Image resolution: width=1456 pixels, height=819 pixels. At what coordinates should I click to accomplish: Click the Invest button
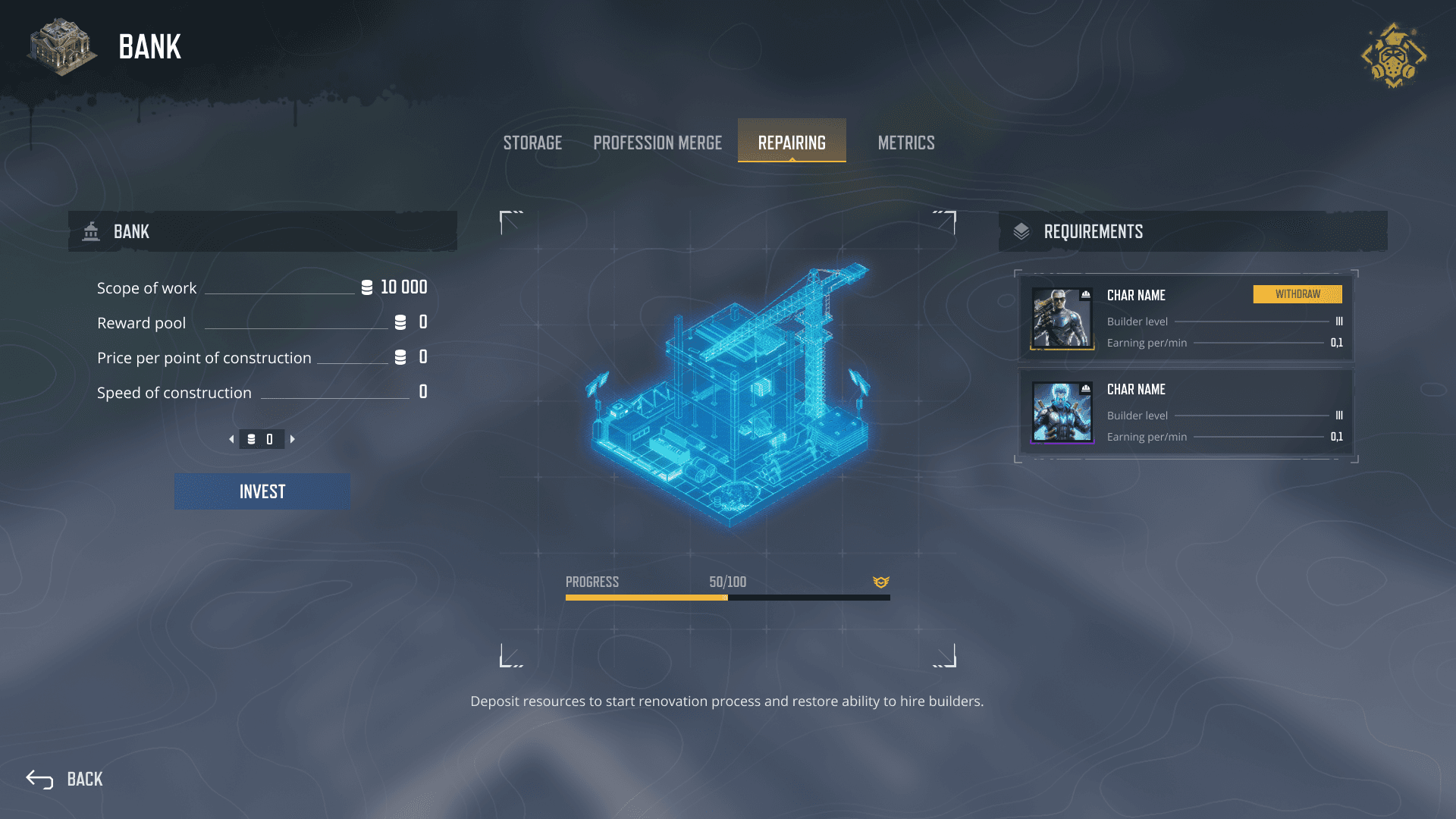pos(262,491)
